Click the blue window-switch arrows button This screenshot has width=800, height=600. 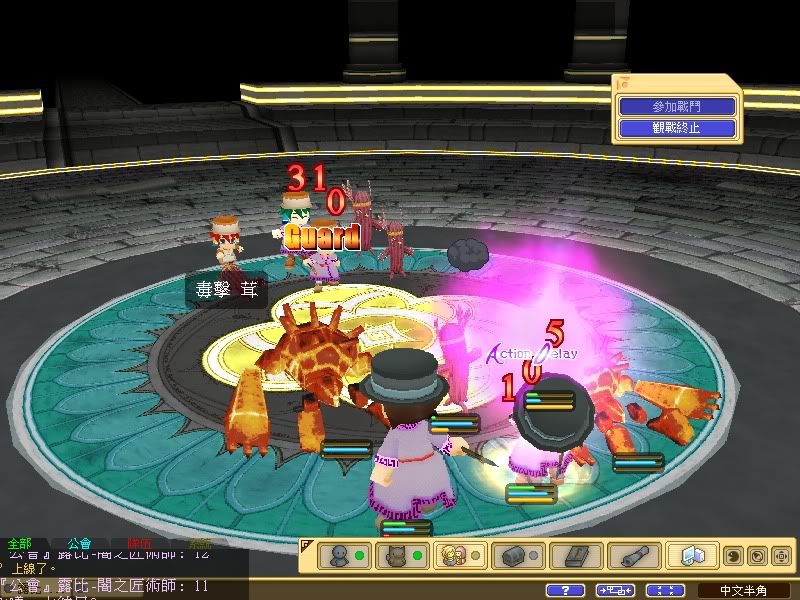[616, 590]
